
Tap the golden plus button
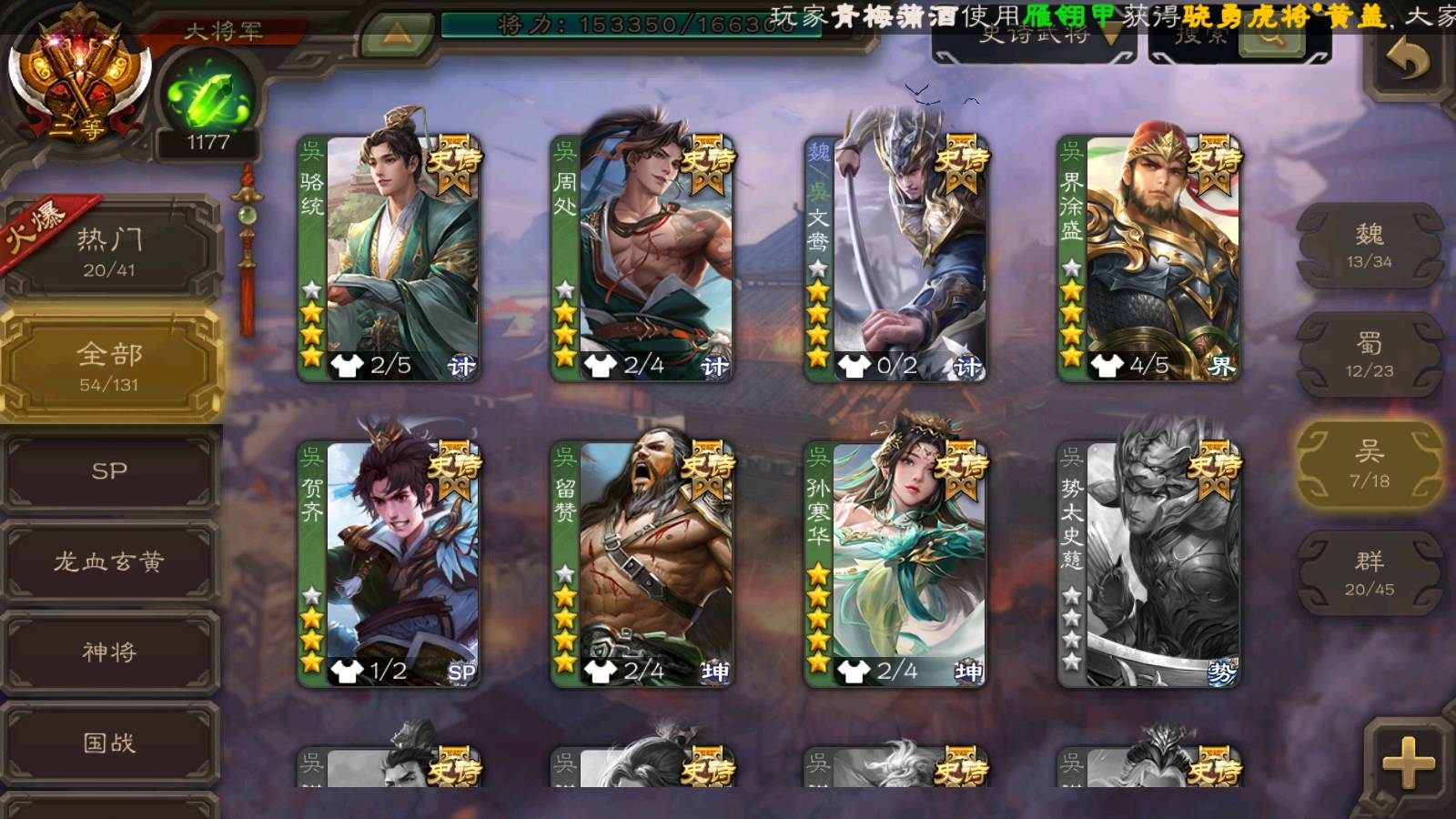coord(1407,763)
